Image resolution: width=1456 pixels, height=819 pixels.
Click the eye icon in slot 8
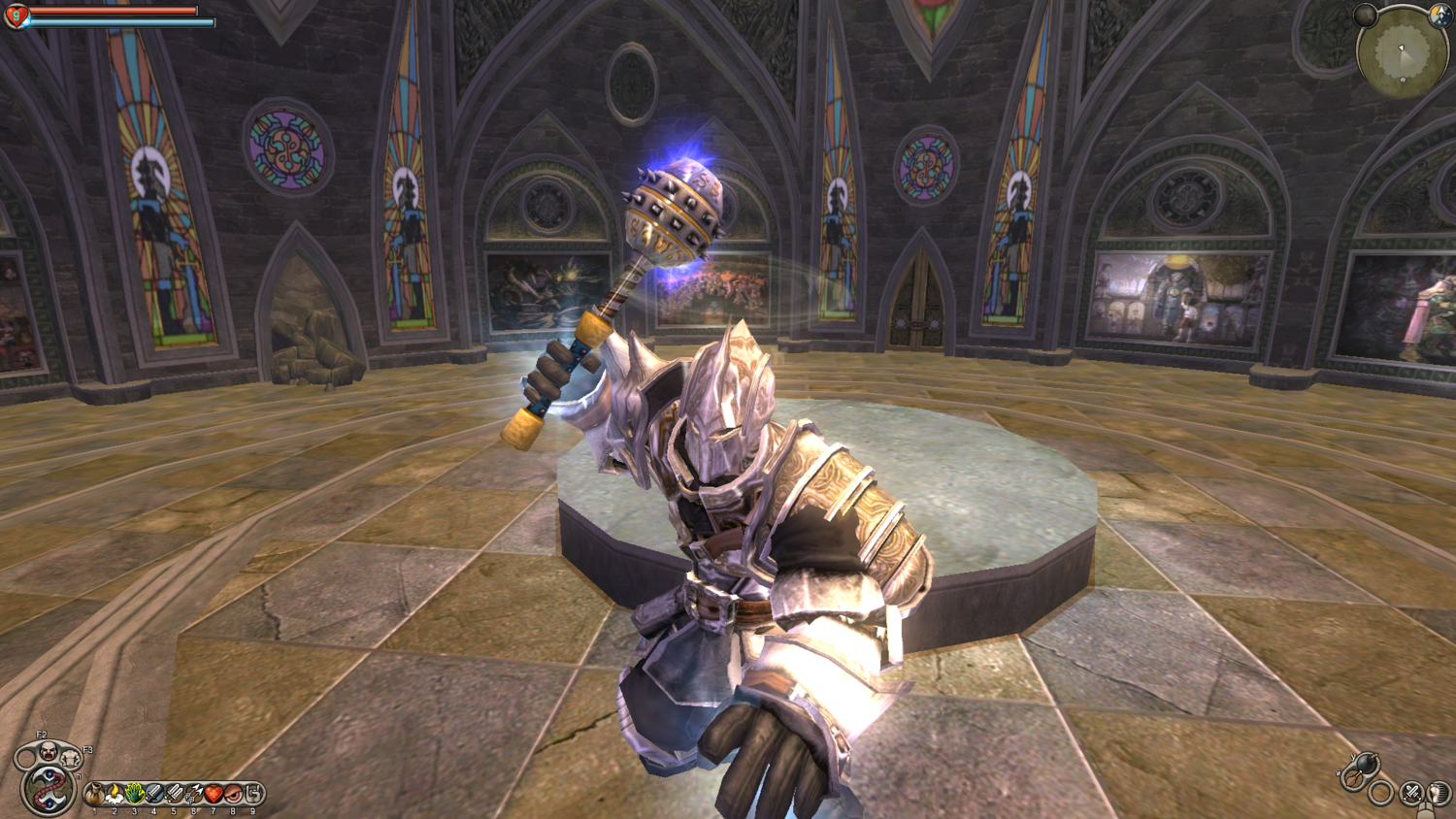[x=233, y=795]
